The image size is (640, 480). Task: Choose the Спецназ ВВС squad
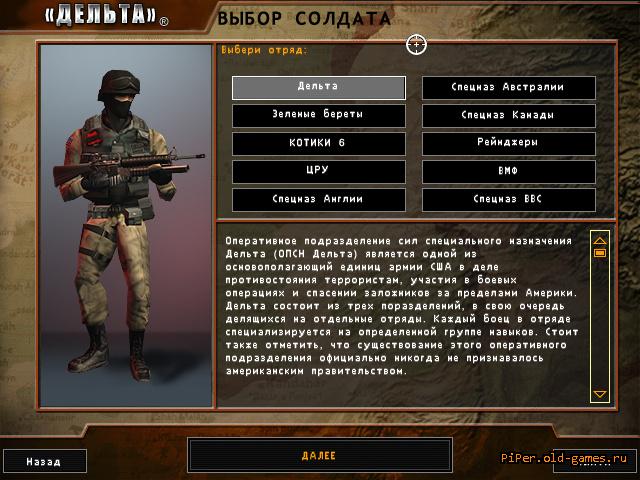[508, 199]
